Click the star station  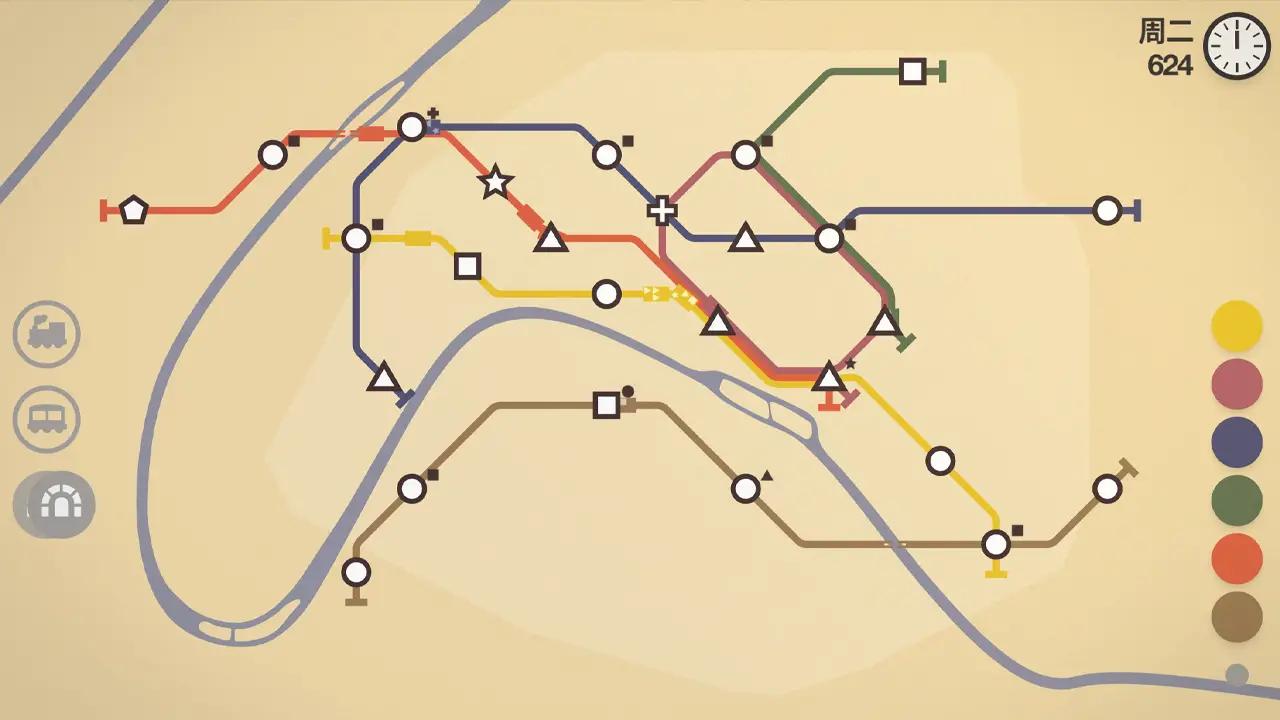(493, 182)
